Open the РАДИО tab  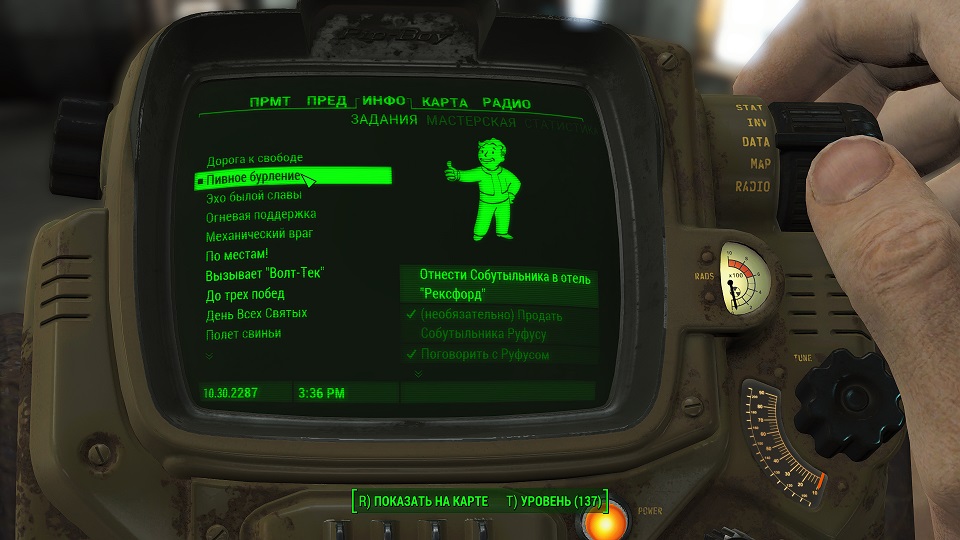point(506,103)
